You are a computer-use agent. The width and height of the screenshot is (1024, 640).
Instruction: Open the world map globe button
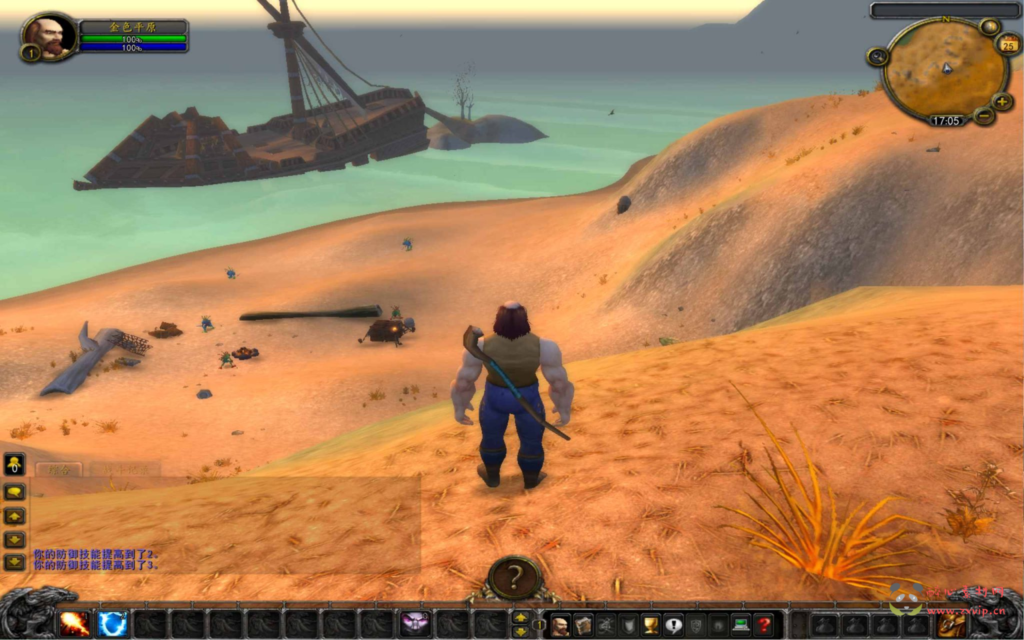point(989,27)
